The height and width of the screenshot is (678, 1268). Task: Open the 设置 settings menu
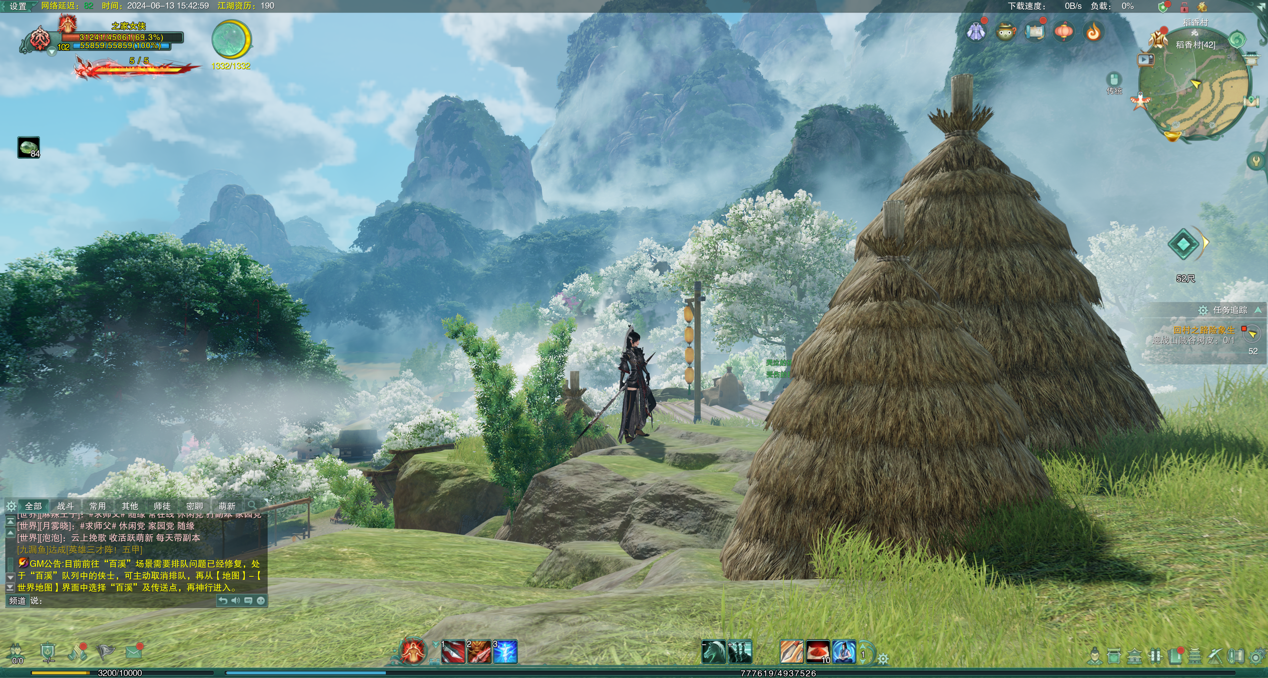(18, 6)
